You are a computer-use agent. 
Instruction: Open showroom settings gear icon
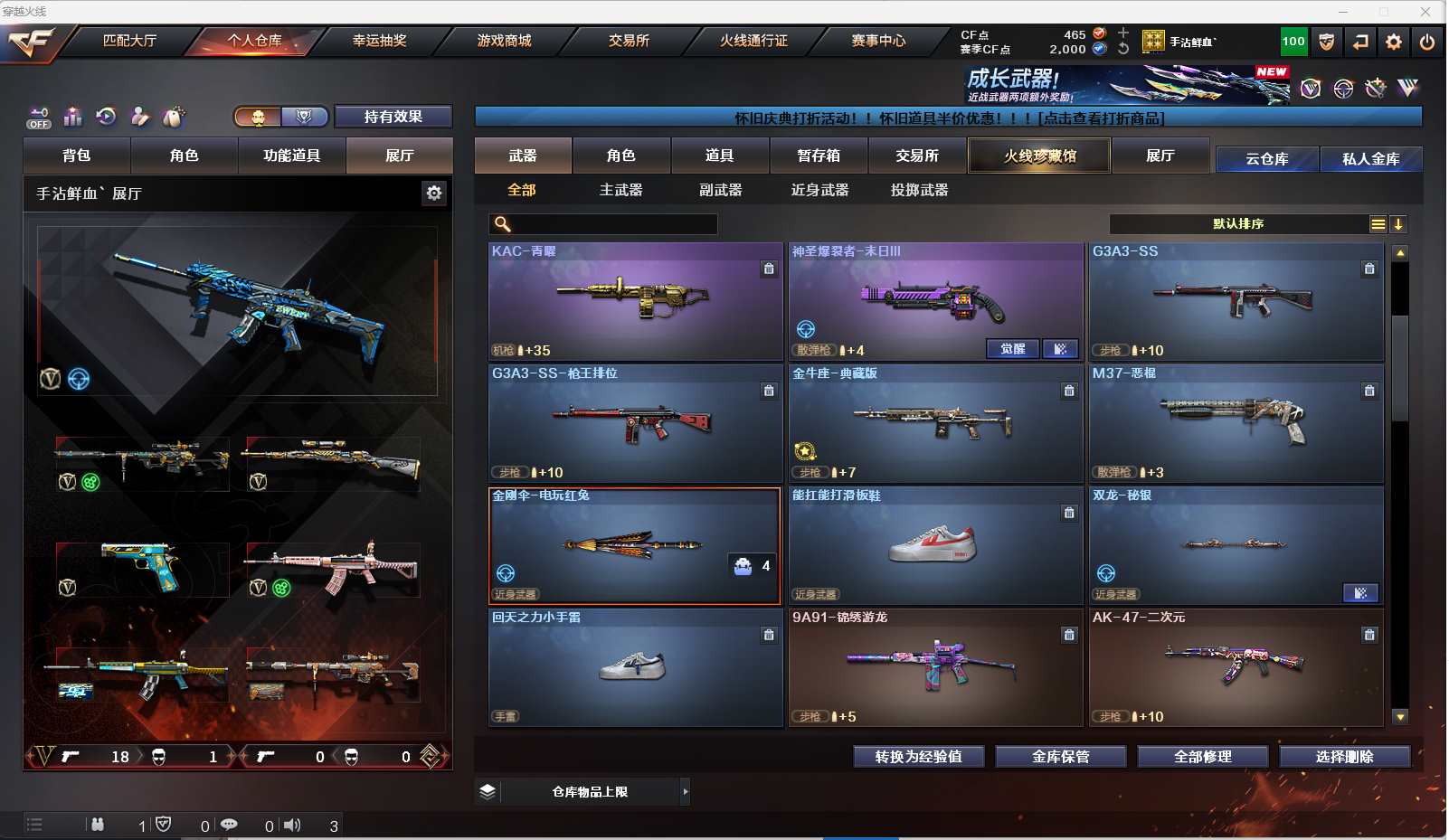(434, 193)
